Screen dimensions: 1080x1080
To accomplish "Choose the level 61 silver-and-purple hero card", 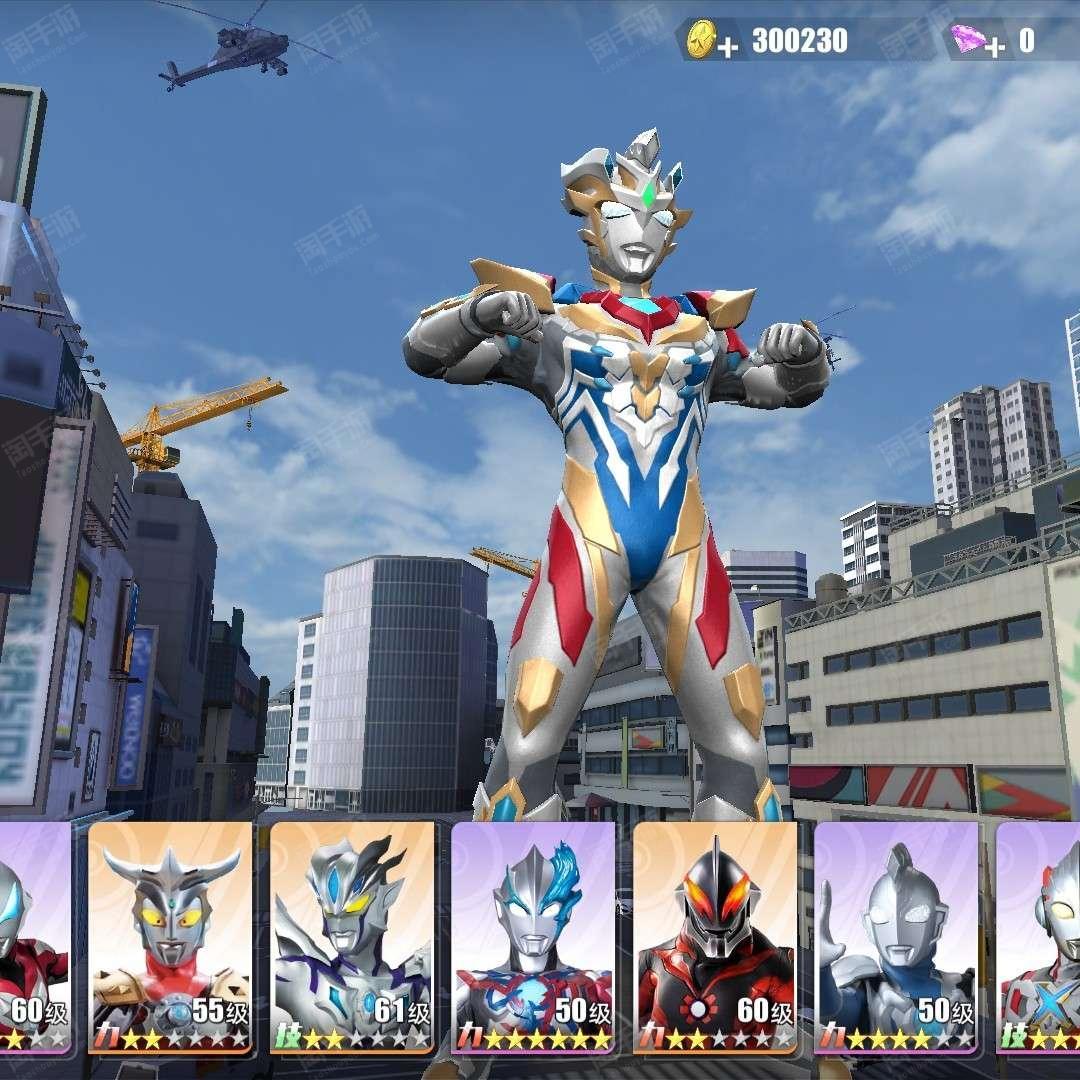I will [352, 935].
